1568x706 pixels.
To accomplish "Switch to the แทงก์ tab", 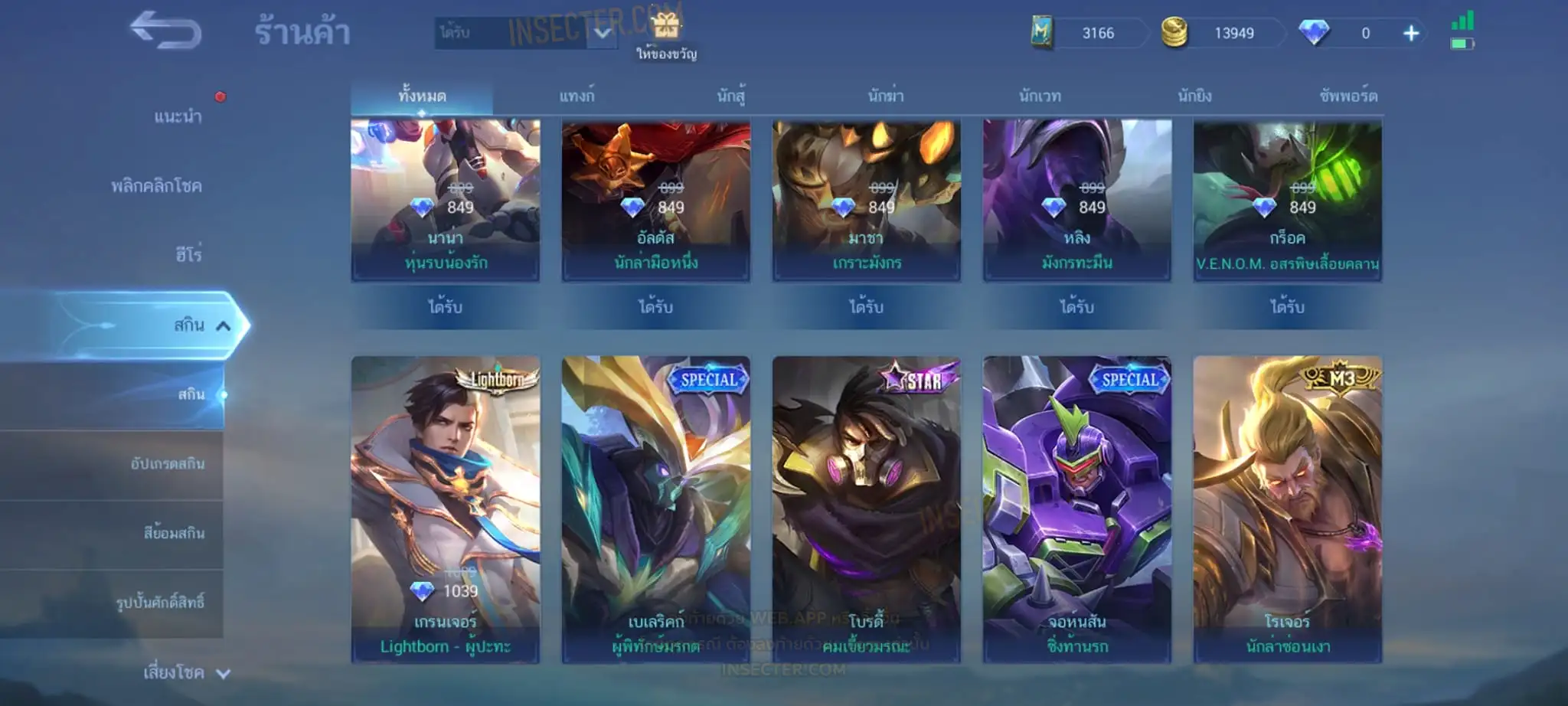I will coord(577,96).
